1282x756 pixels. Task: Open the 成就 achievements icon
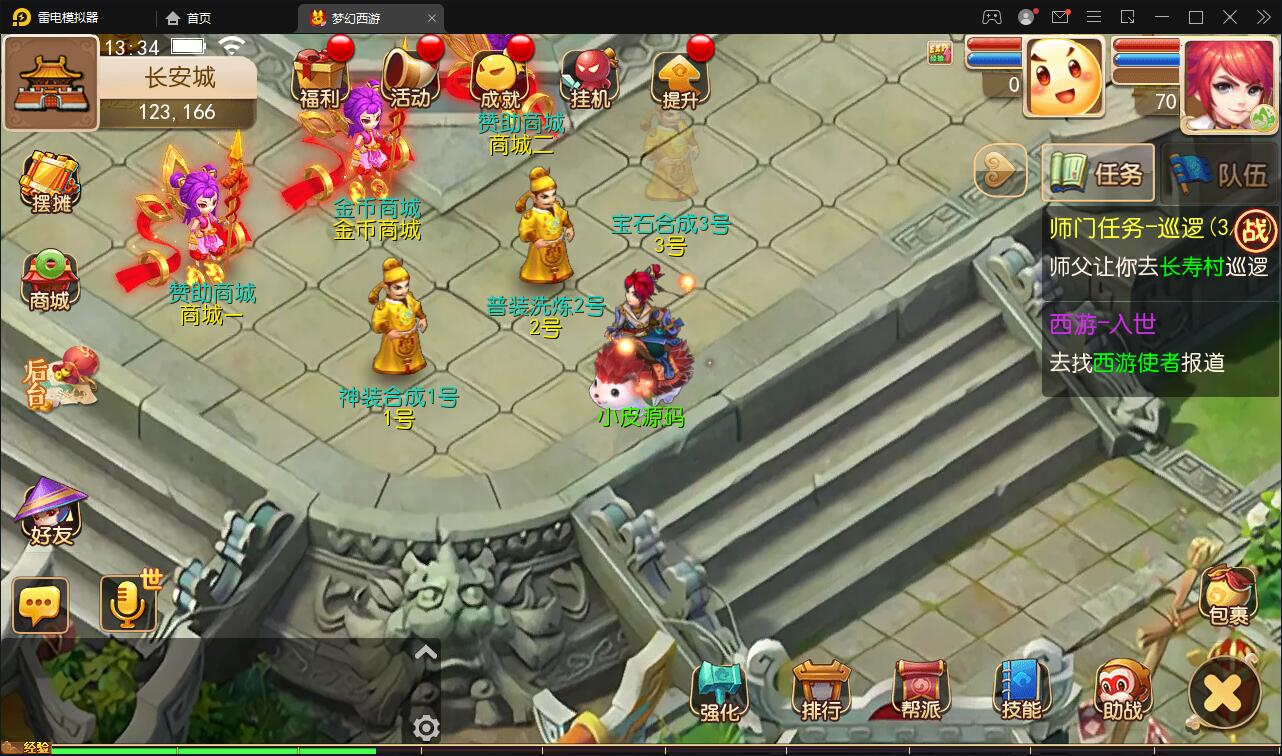click(x=500, y=77)
